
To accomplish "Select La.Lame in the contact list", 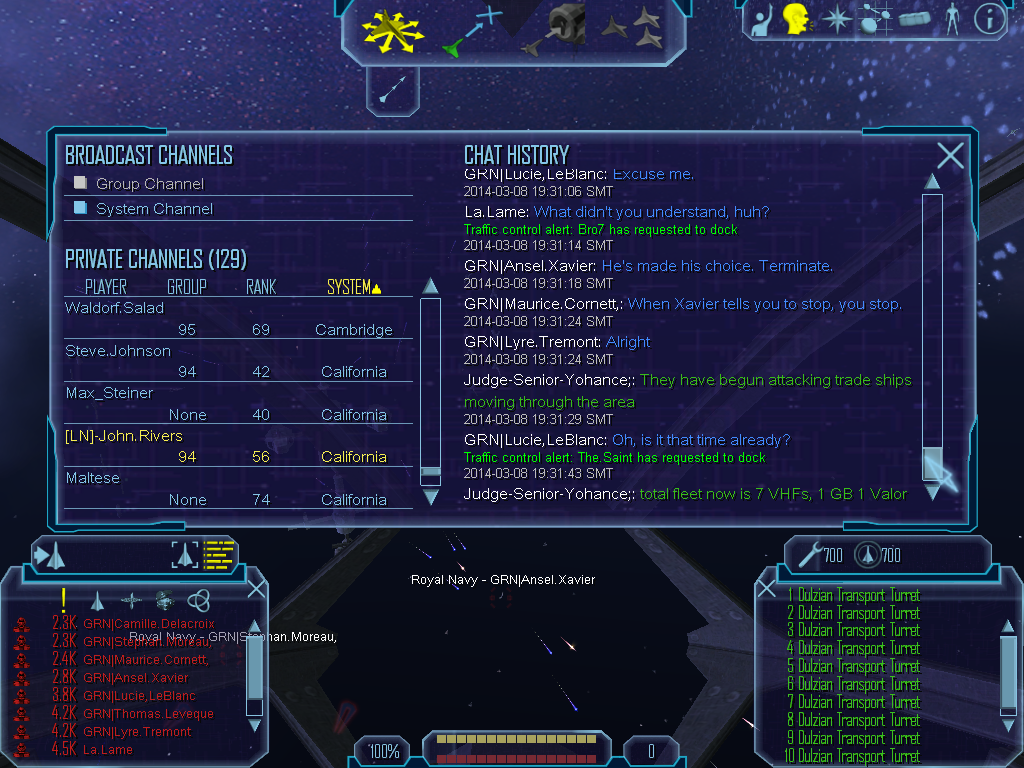I will click(x=108, y=749).
